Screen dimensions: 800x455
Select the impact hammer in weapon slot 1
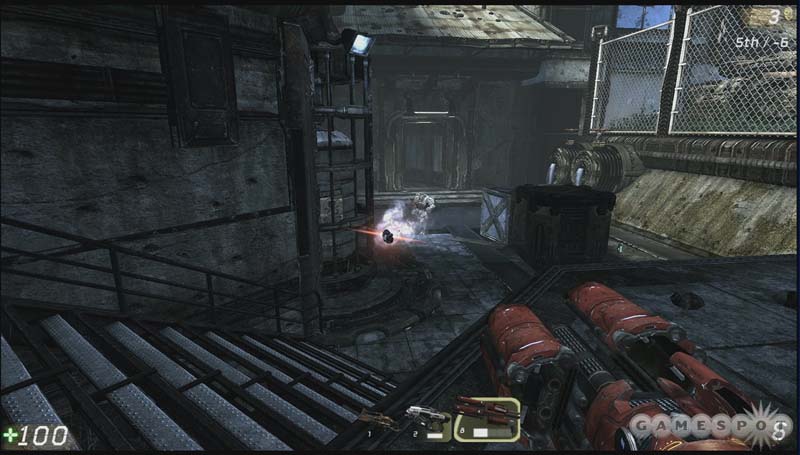382,422
